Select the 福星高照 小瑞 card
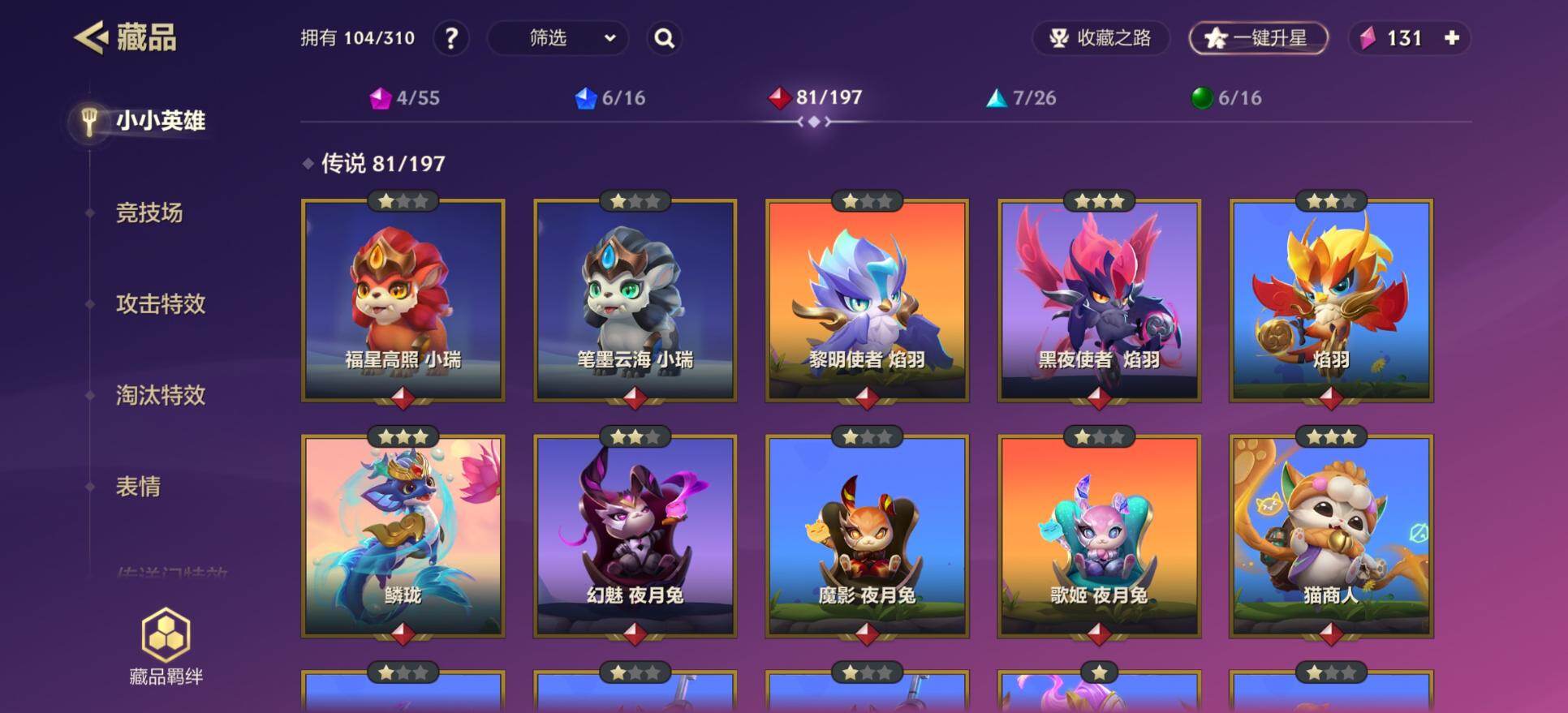 403,300
